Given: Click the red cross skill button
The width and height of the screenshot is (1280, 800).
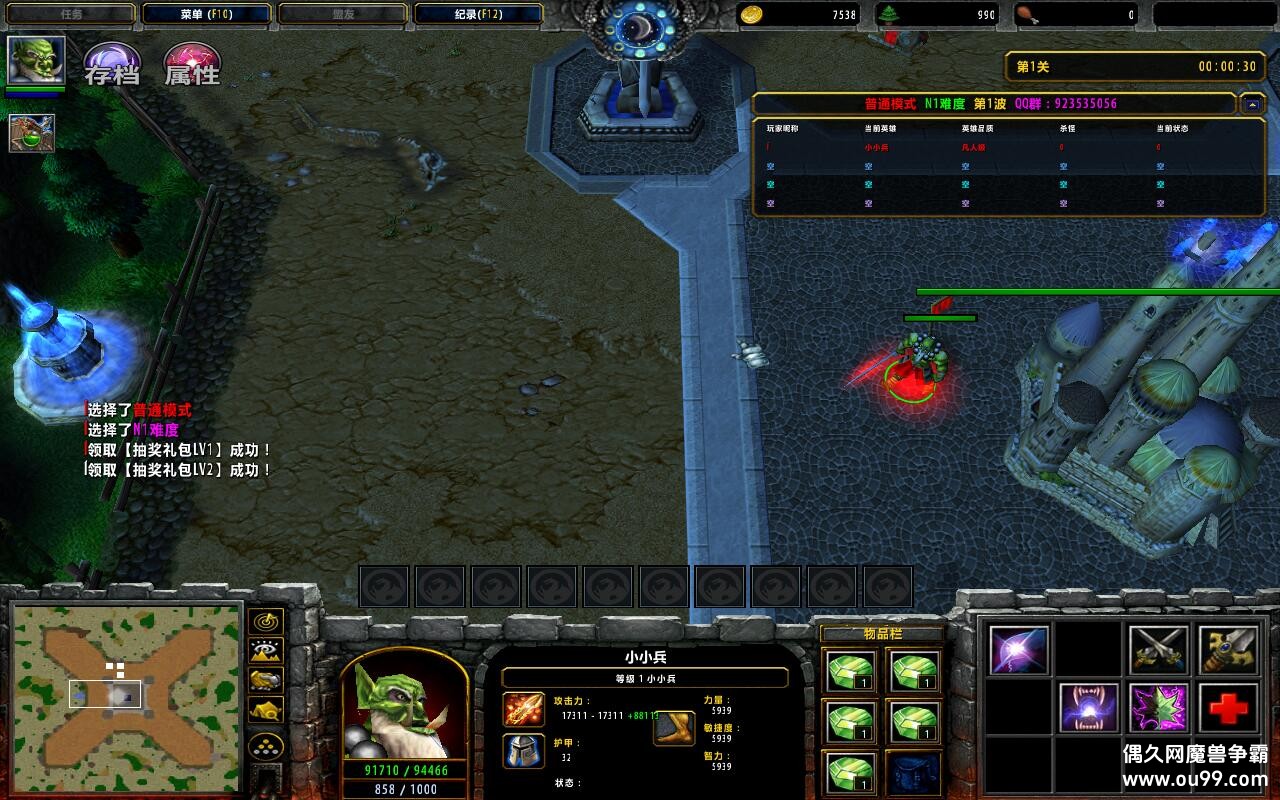Looking at the screenshot, I should (x=1229, y=708).
